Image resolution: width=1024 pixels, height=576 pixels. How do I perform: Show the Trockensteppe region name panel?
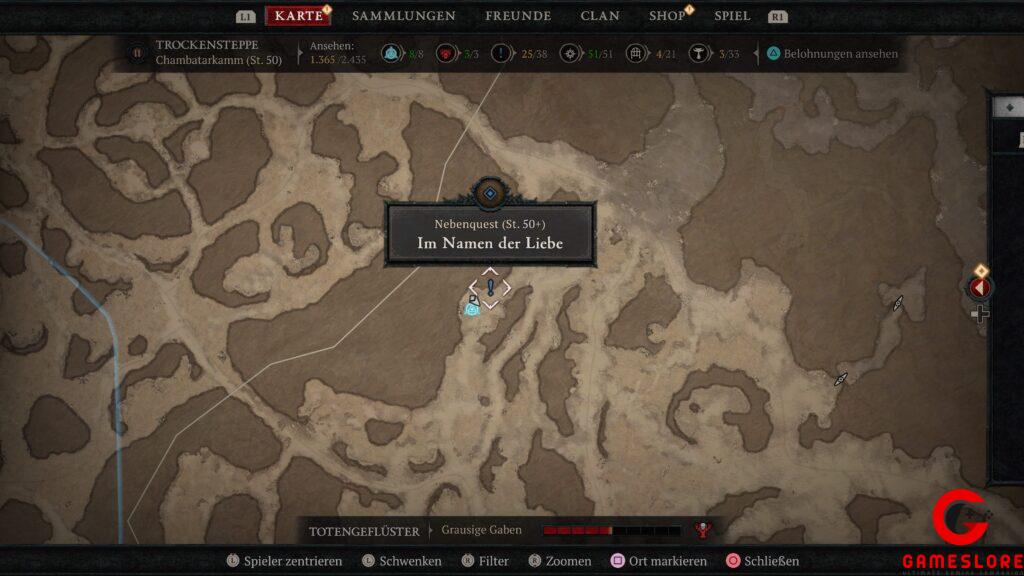pos(208,52)
